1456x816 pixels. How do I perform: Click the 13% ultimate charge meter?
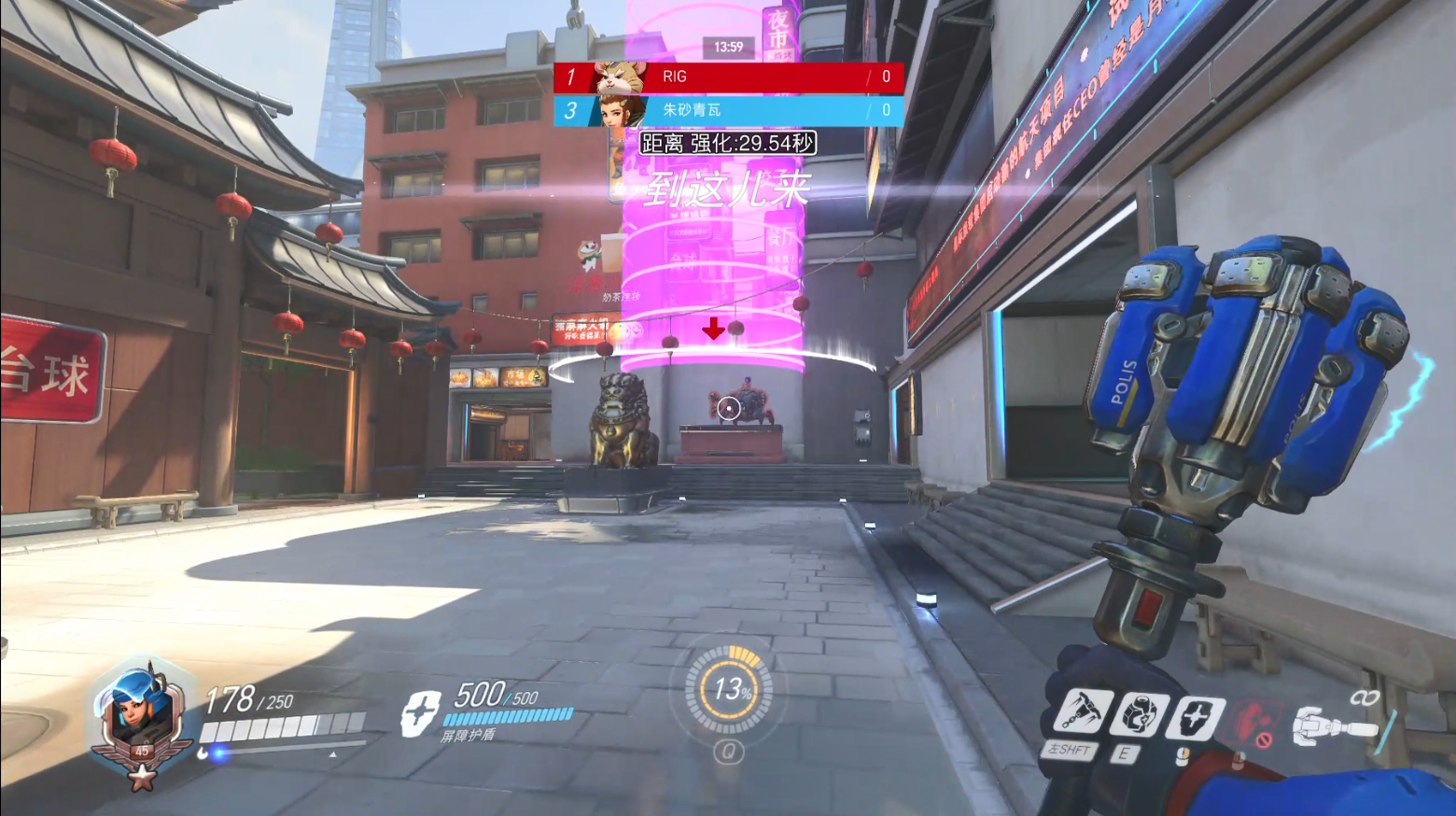coord(729,690)
